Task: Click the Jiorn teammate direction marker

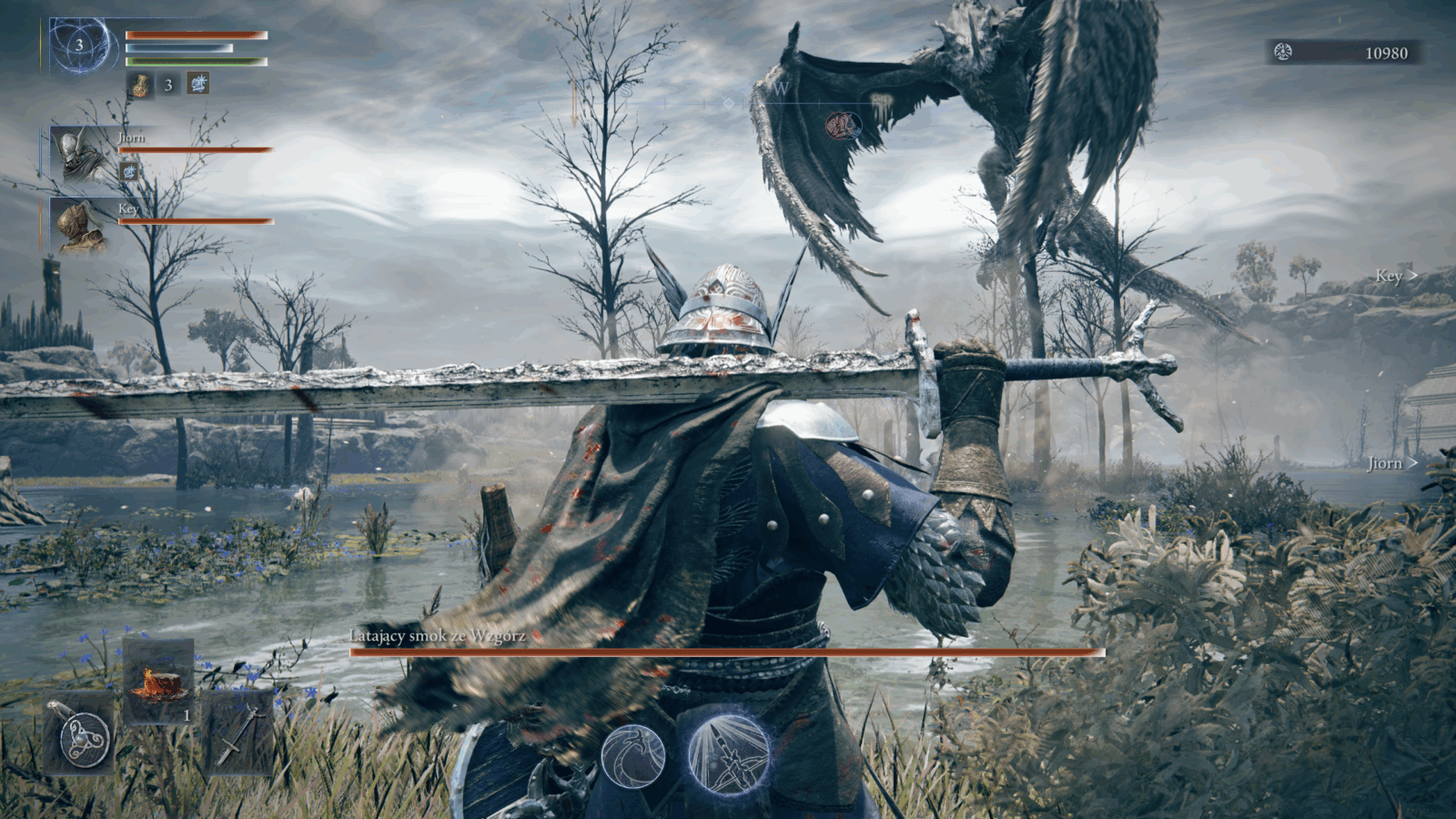Action: [x=1391, y=463]
